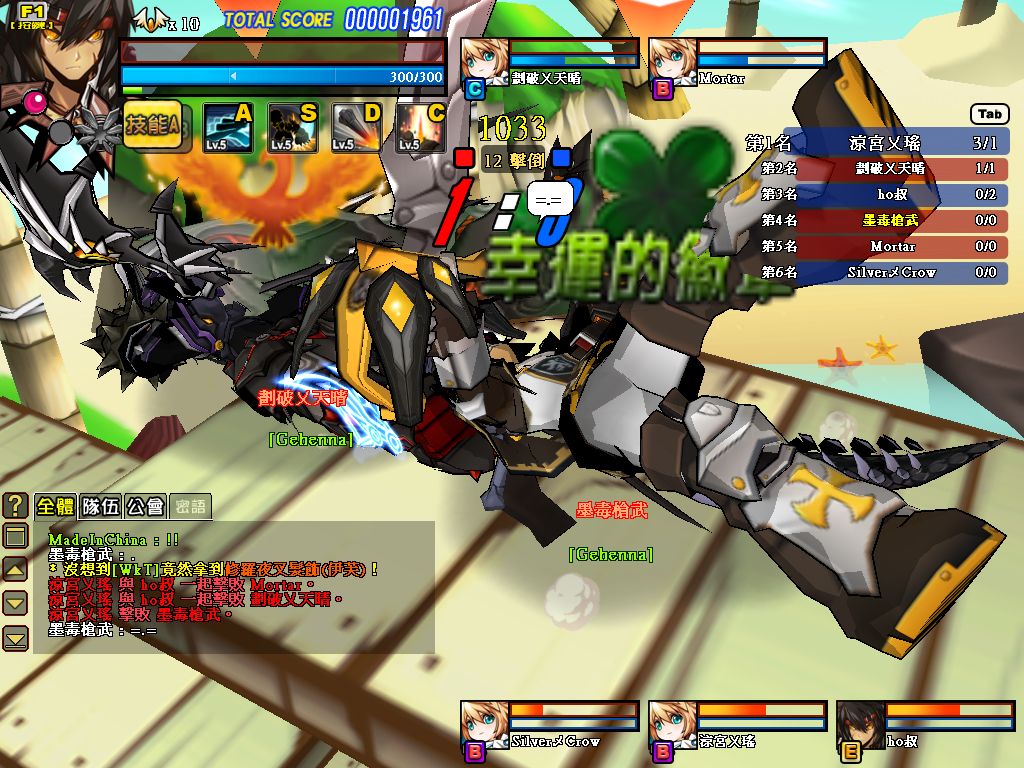This screenshot has width=1024, height=768.
Task: Switch the 技能A skill set button
Action: (x=152, y=126)
